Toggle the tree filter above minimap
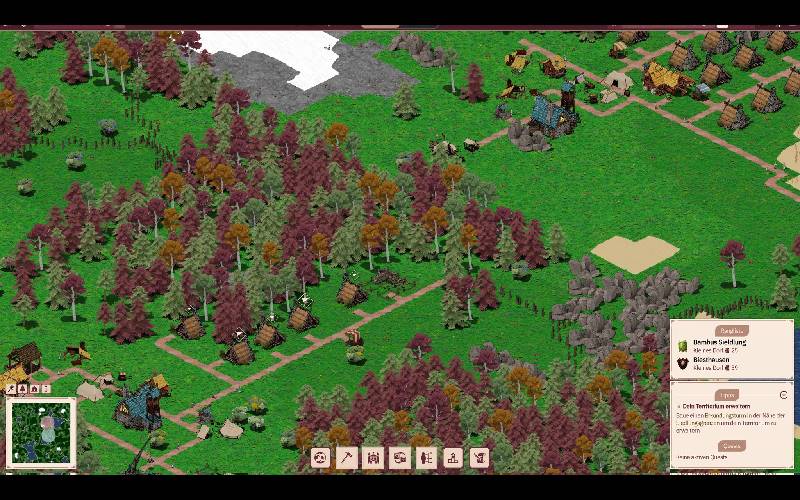This screenshot has width=800, height=500. coord(23,388)
